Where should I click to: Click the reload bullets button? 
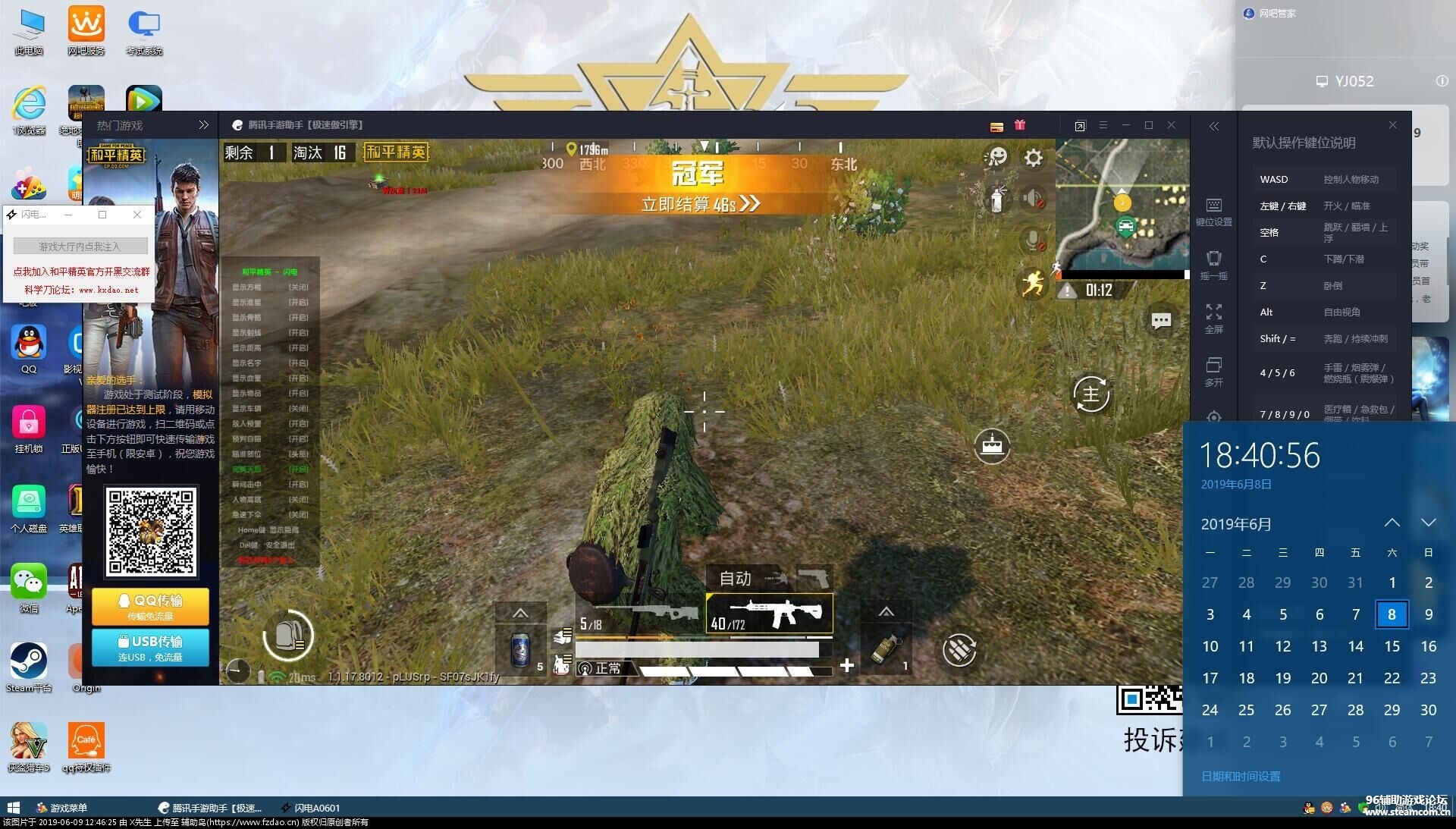pos(959,650)
